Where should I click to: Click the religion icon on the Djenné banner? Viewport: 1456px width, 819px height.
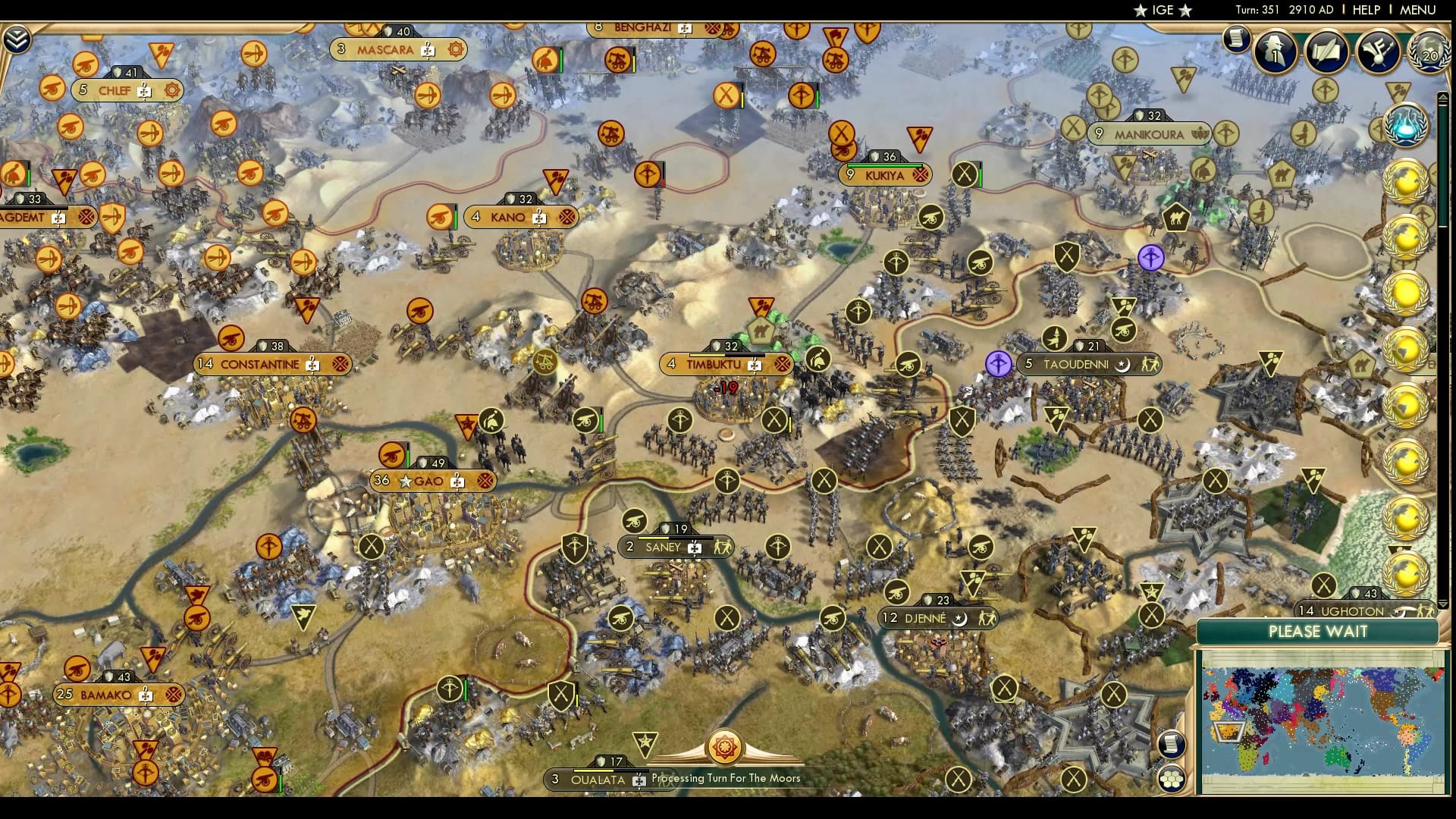pos(958,618)
